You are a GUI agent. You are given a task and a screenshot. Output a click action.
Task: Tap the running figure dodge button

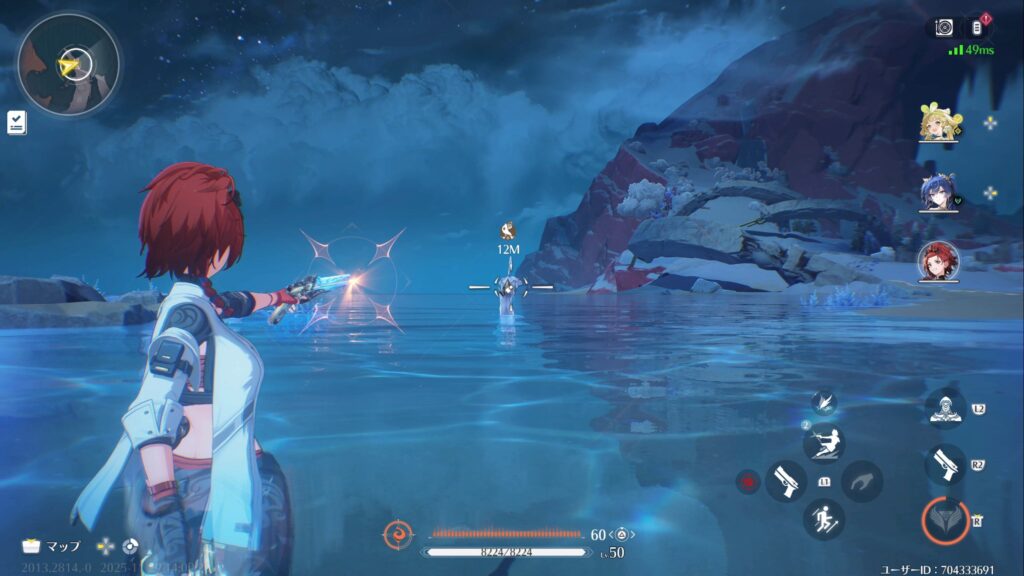pos(824,519)
